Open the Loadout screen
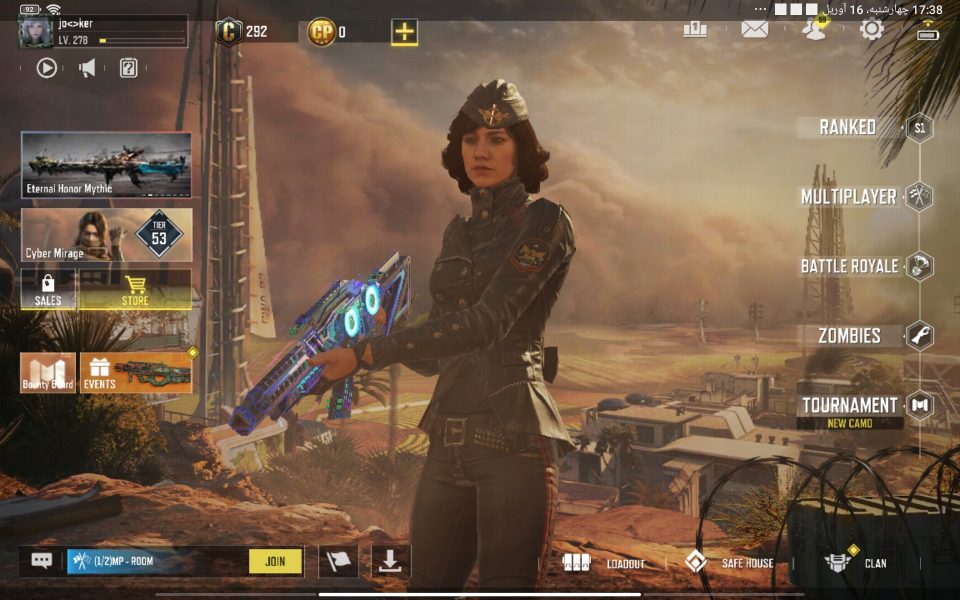Image resolution: width=960 pixels, height=600 pixels. (604, 562)
